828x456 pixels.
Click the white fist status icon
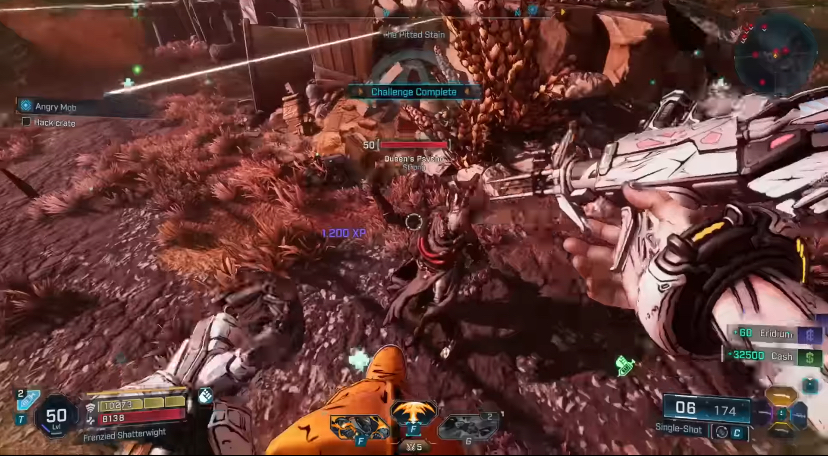tap(206, 395)
